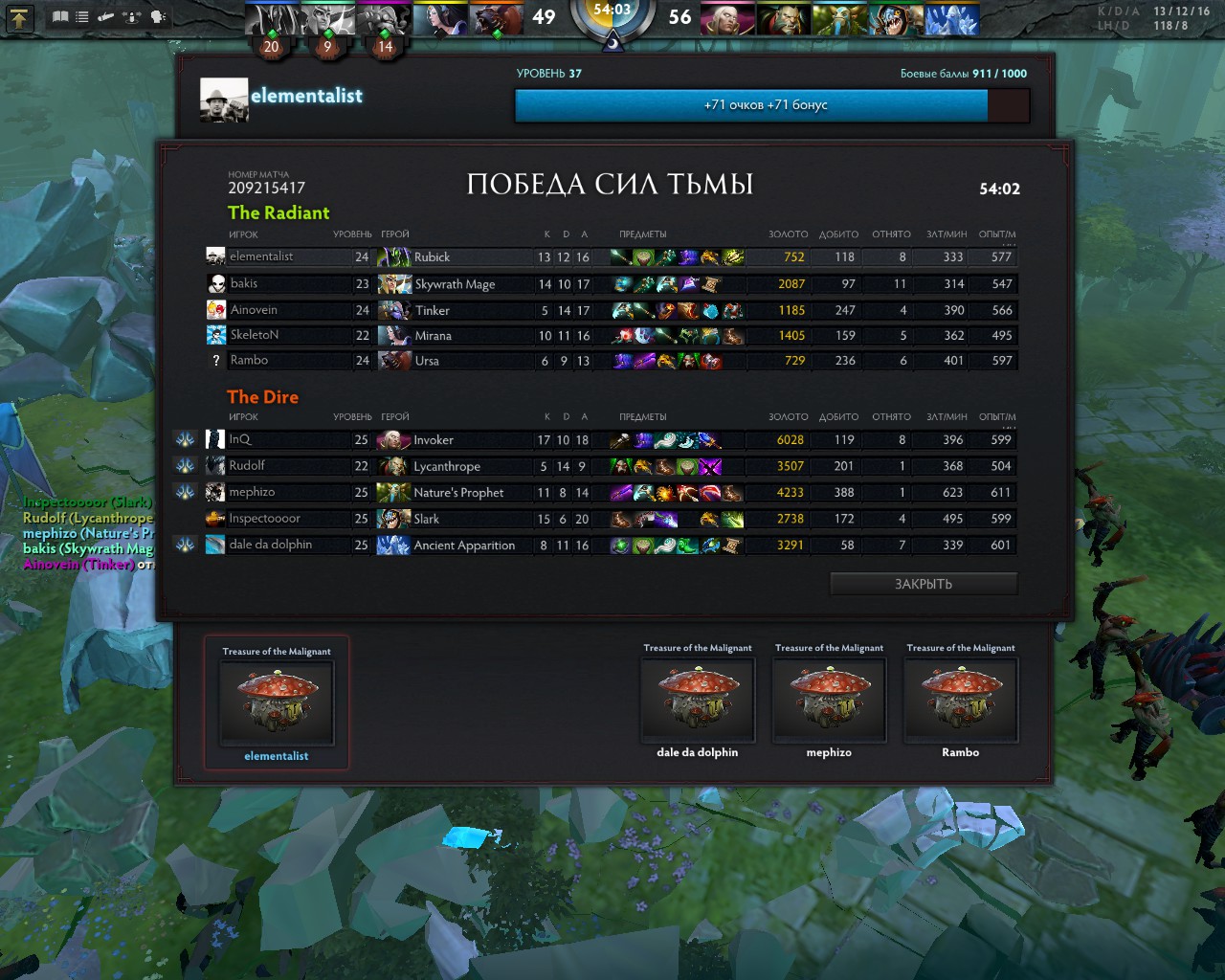This screenshot has width=1225, height=980.
Task: Click the list icon in the top bar
Action: [x=82, y=17]
